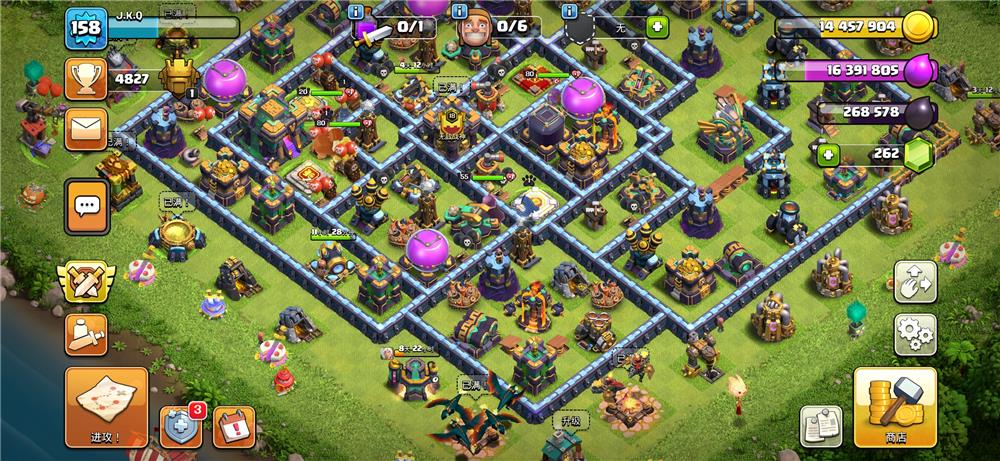
Task: Open the shop with the hammer and coins
Action: coord(895,407)
